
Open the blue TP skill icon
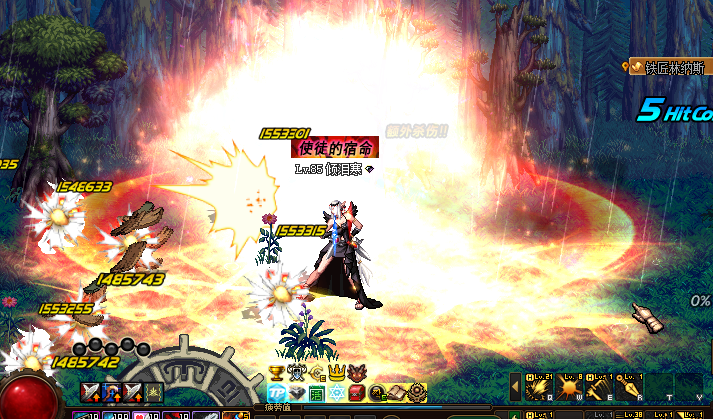tap(277, 392)
